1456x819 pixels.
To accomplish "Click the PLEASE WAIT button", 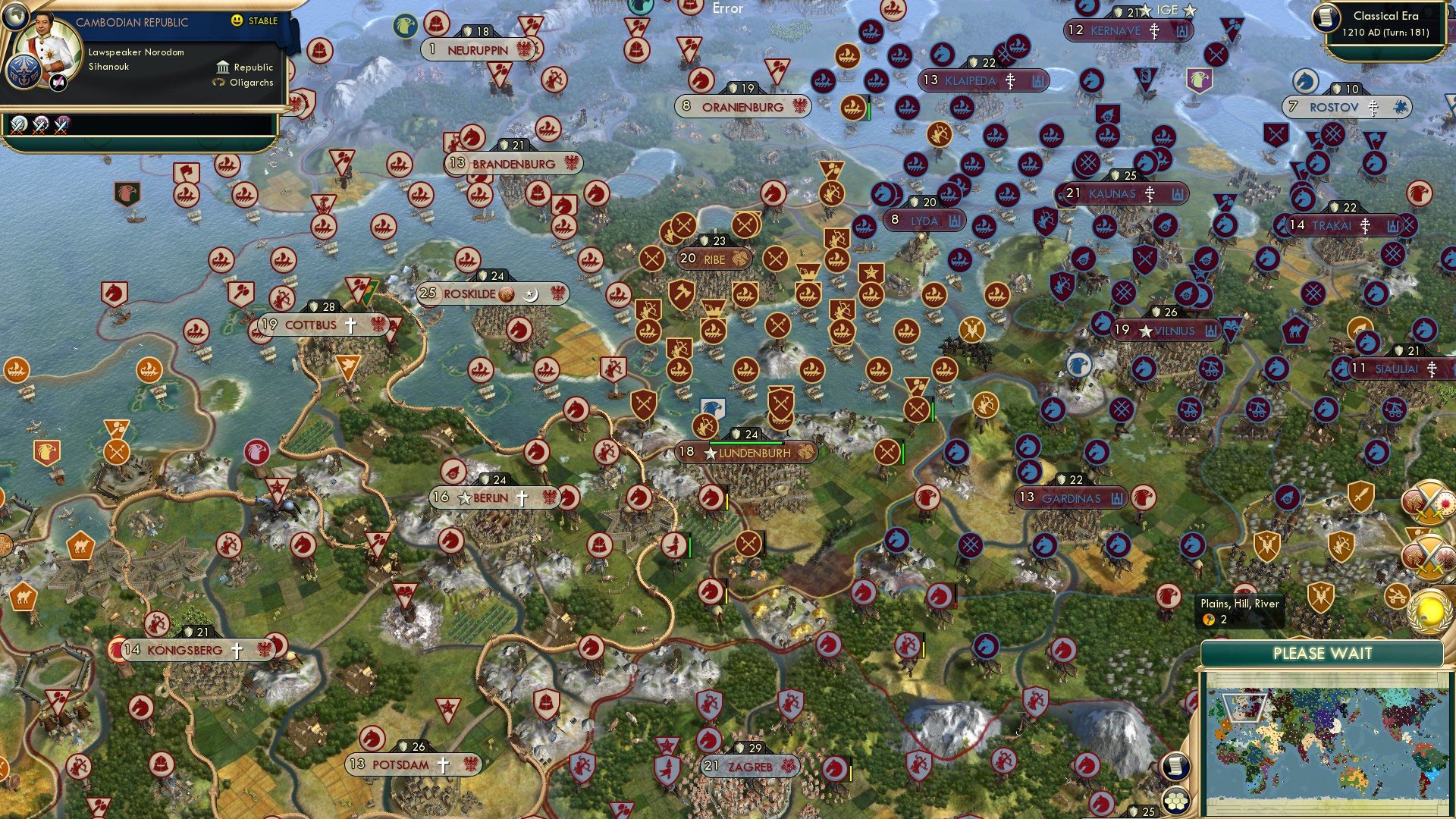I will [x=1323, y=652].
